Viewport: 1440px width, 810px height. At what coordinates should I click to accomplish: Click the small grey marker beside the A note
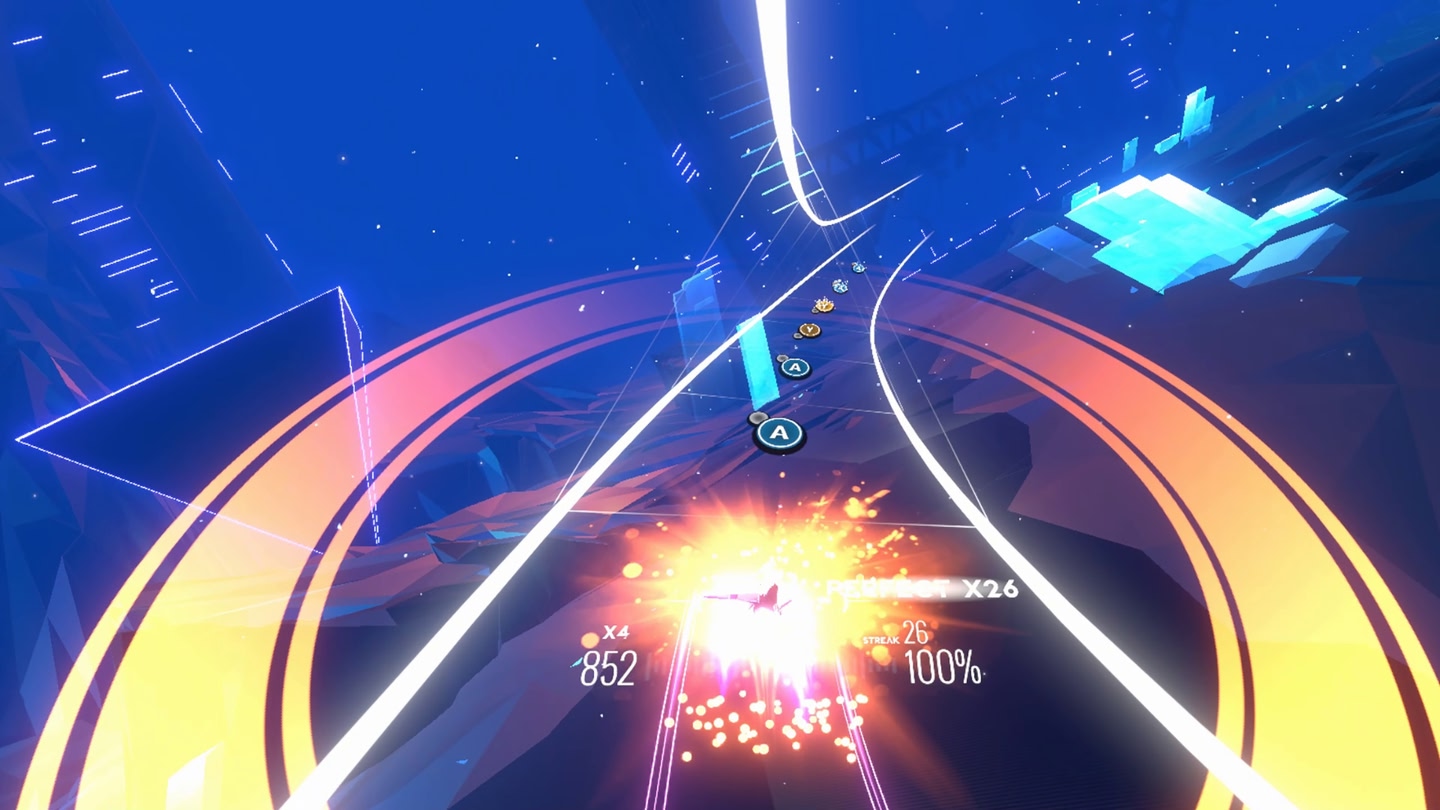(x=757, y=418)
